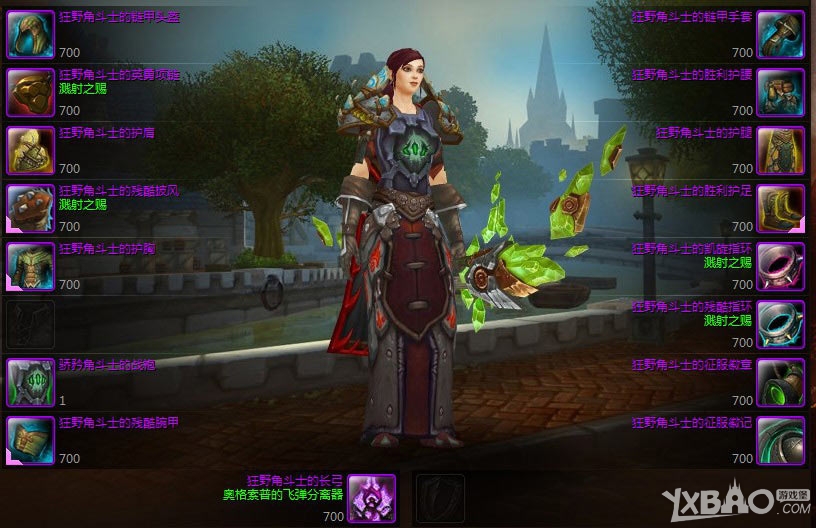
Task: Click the empty off-hand shield slot
Action: tap(439, 498)
